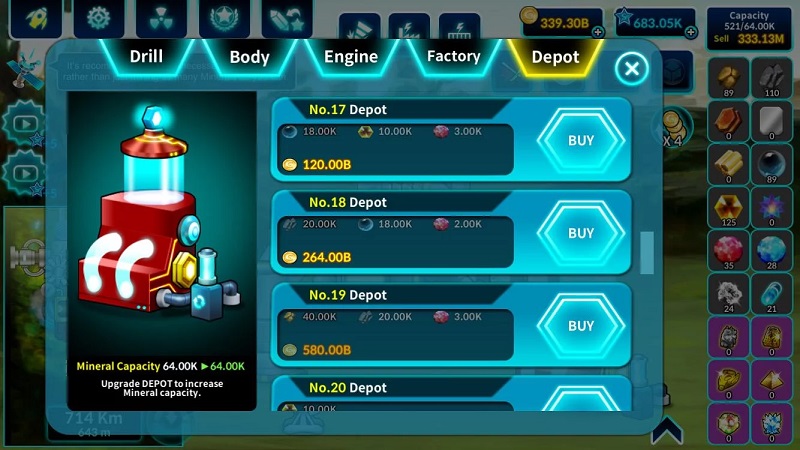Open the gear settings icon
Viewport: 800px width, 450px height.
tap(98, 17)
